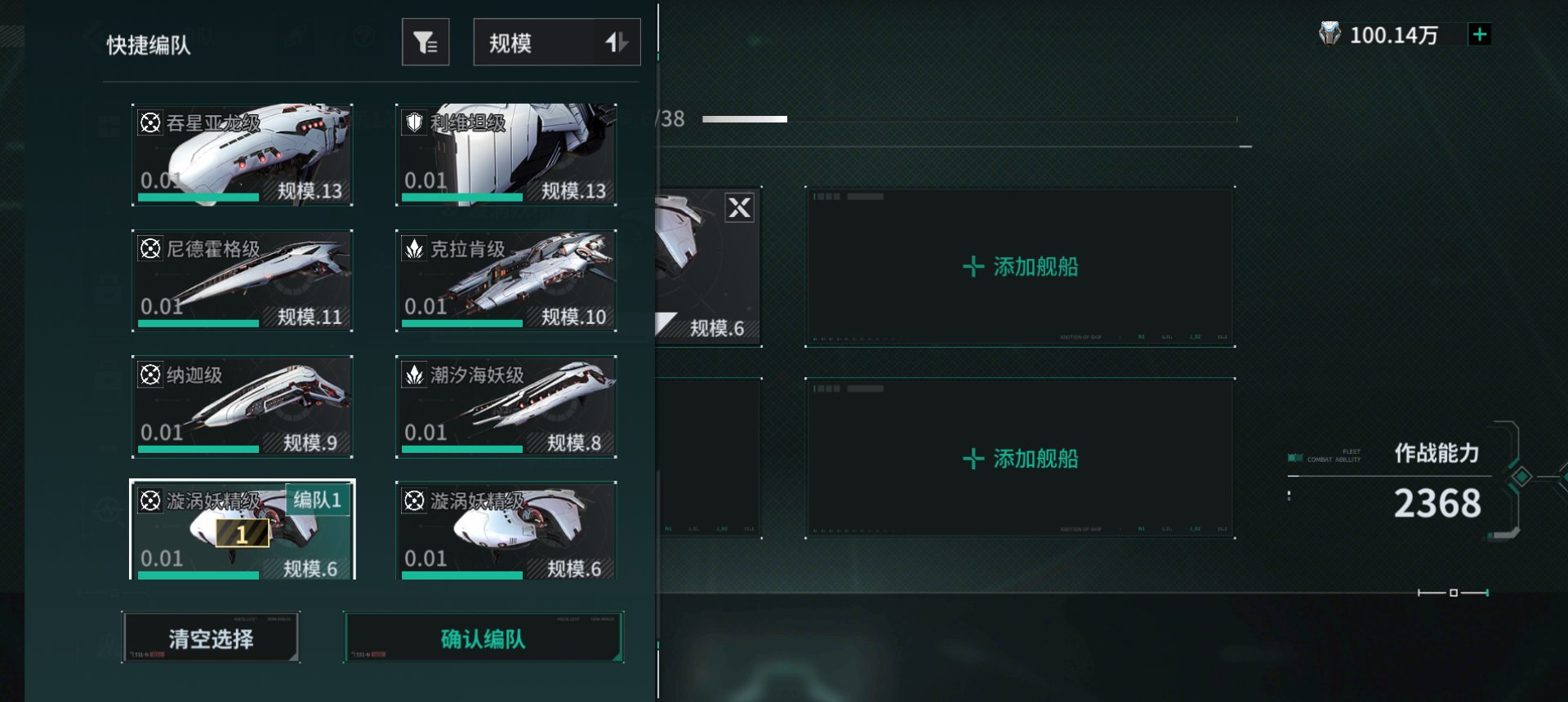The width and height of the screenshot is (1568, 702).
Task: Click the 0/38 progress bar
Action: pos(964,119)
